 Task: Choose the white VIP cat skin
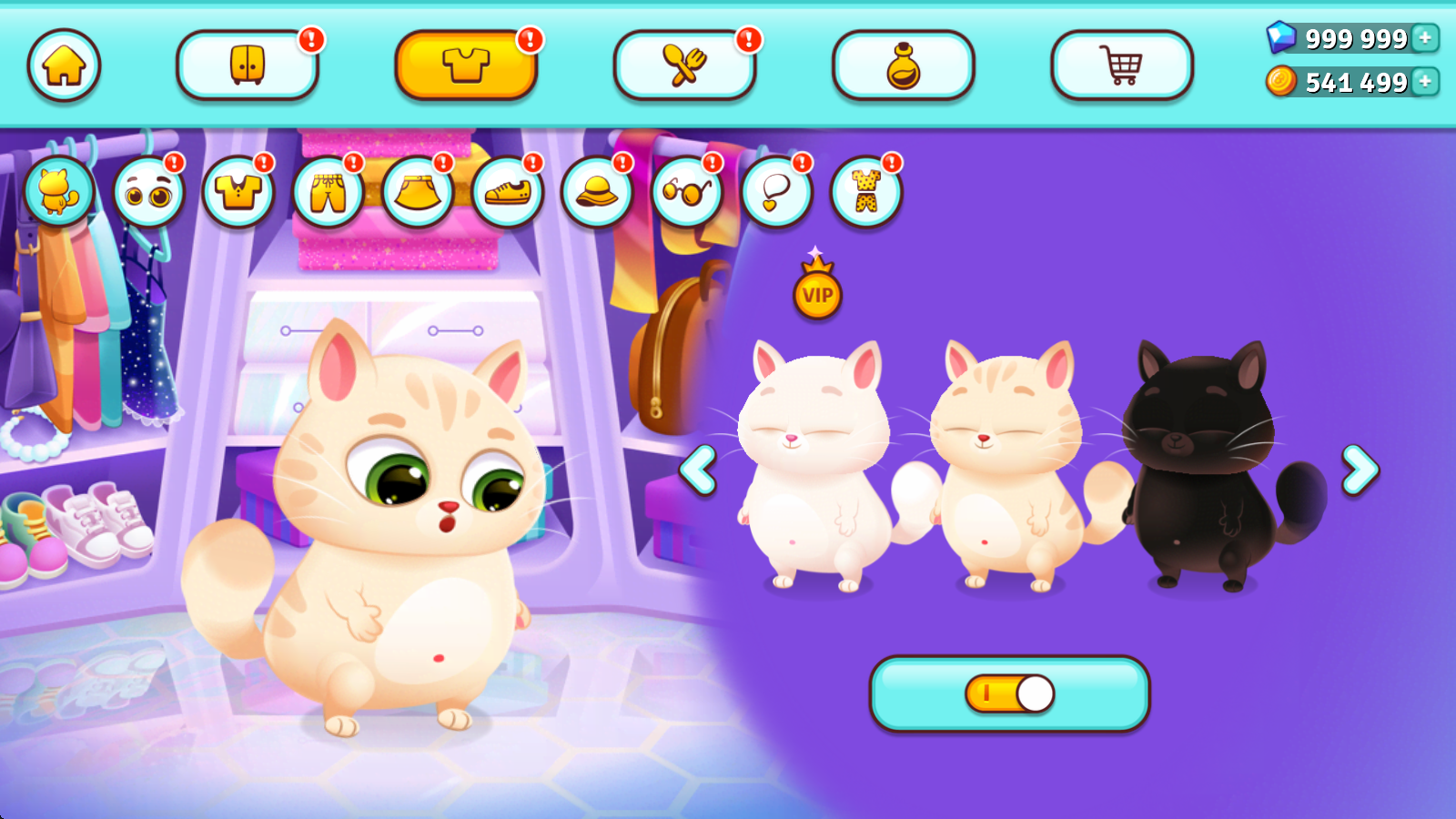(812, 464)
